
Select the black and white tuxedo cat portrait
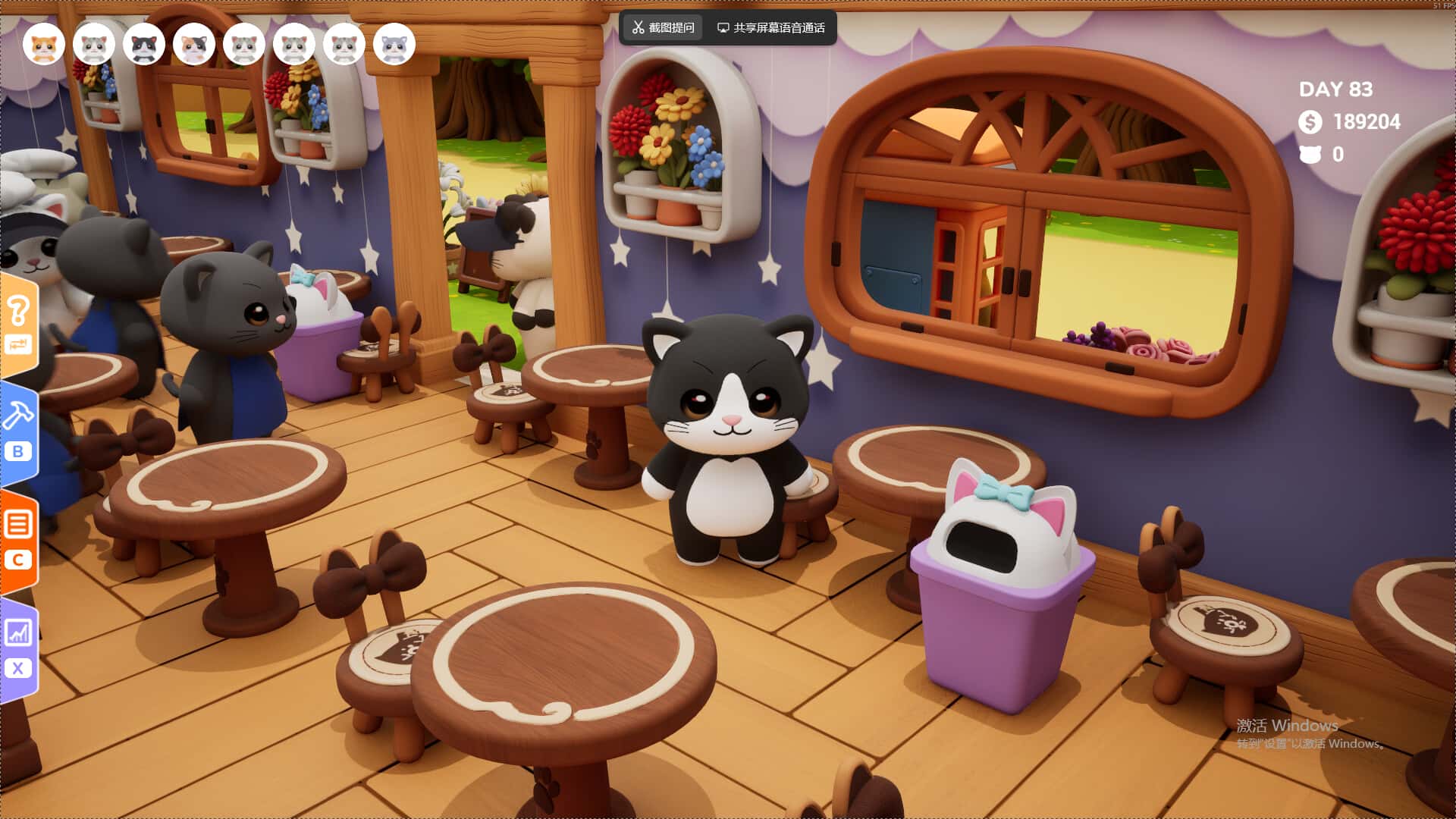(144, 45)
